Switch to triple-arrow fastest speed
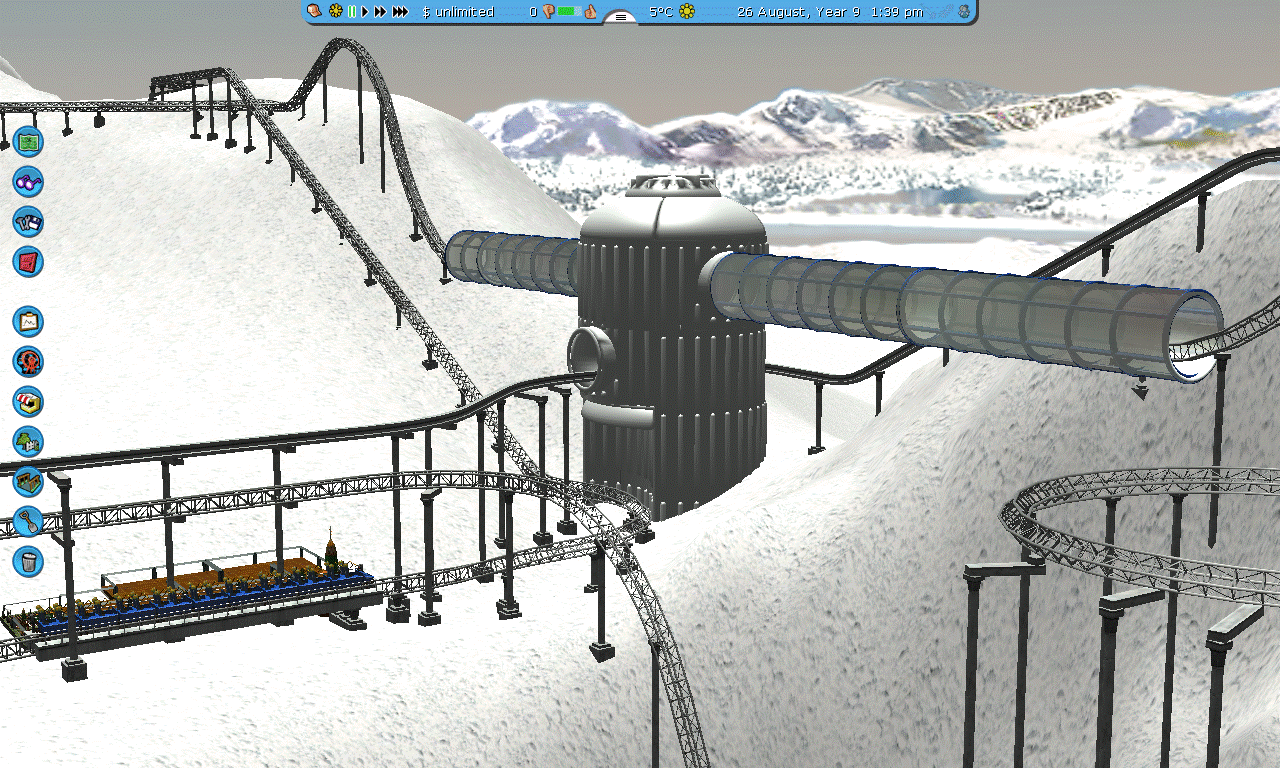 tap(400, 12)
